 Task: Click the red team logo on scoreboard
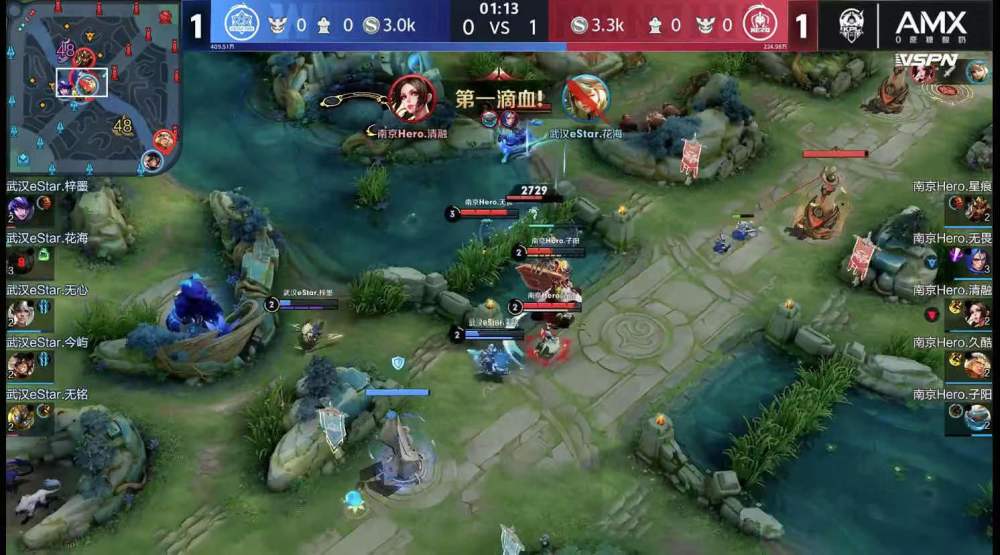pos(760,24)
